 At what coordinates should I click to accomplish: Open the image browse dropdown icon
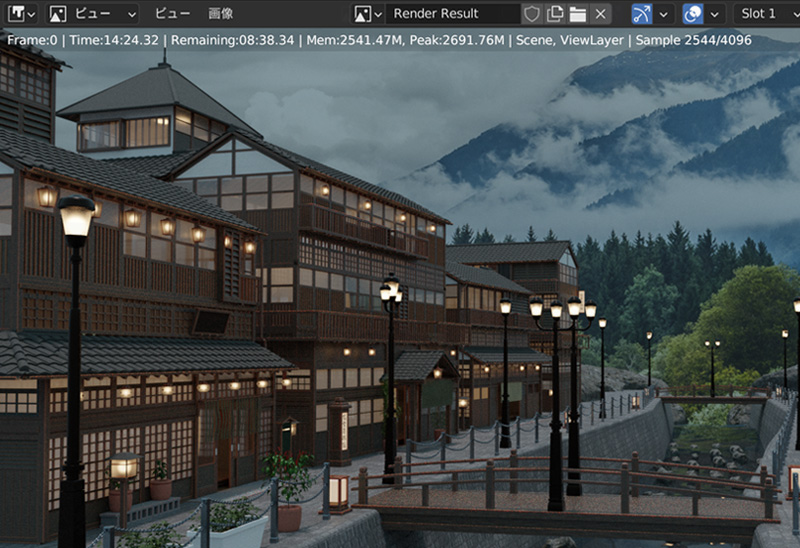[367, 14]
